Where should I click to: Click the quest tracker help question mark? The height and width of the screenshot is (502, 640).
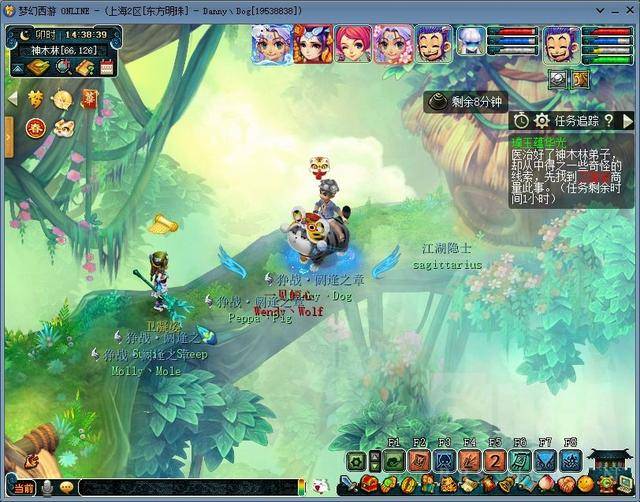608,121
